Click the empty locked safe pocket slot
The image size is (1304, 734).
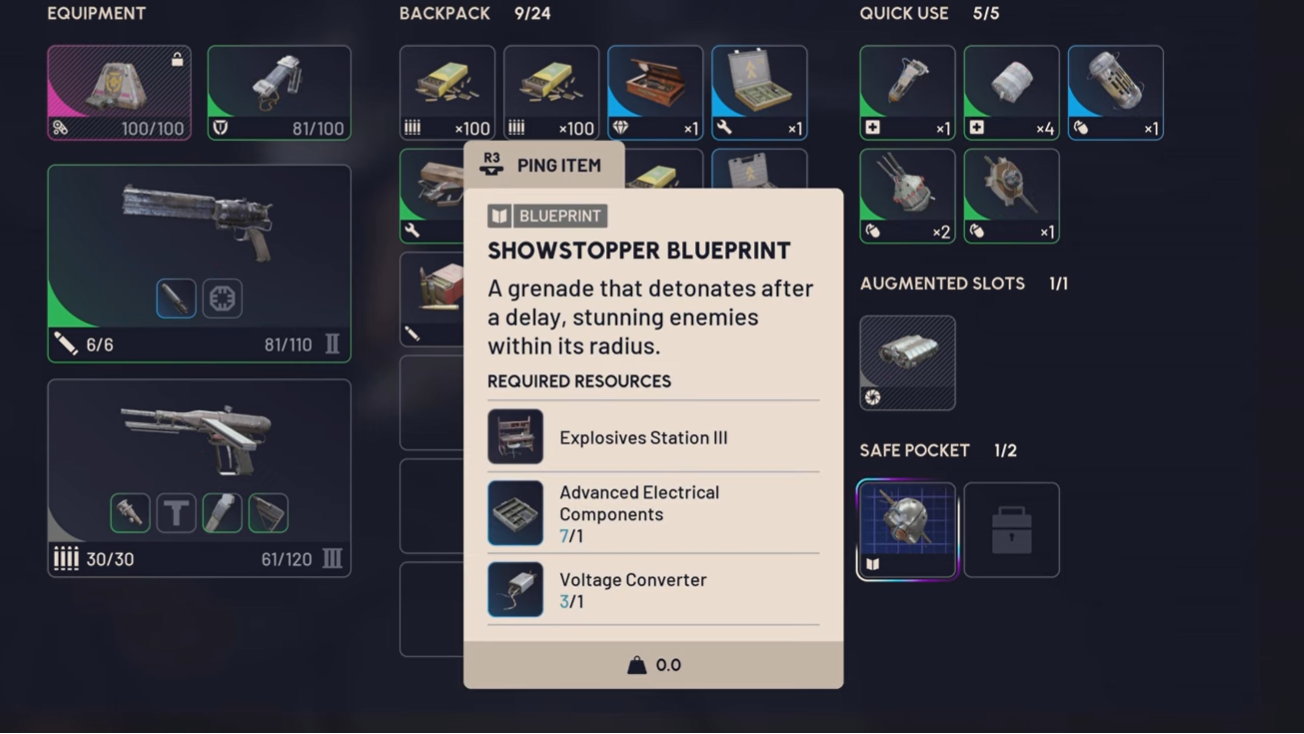[x=1011, y=529]
